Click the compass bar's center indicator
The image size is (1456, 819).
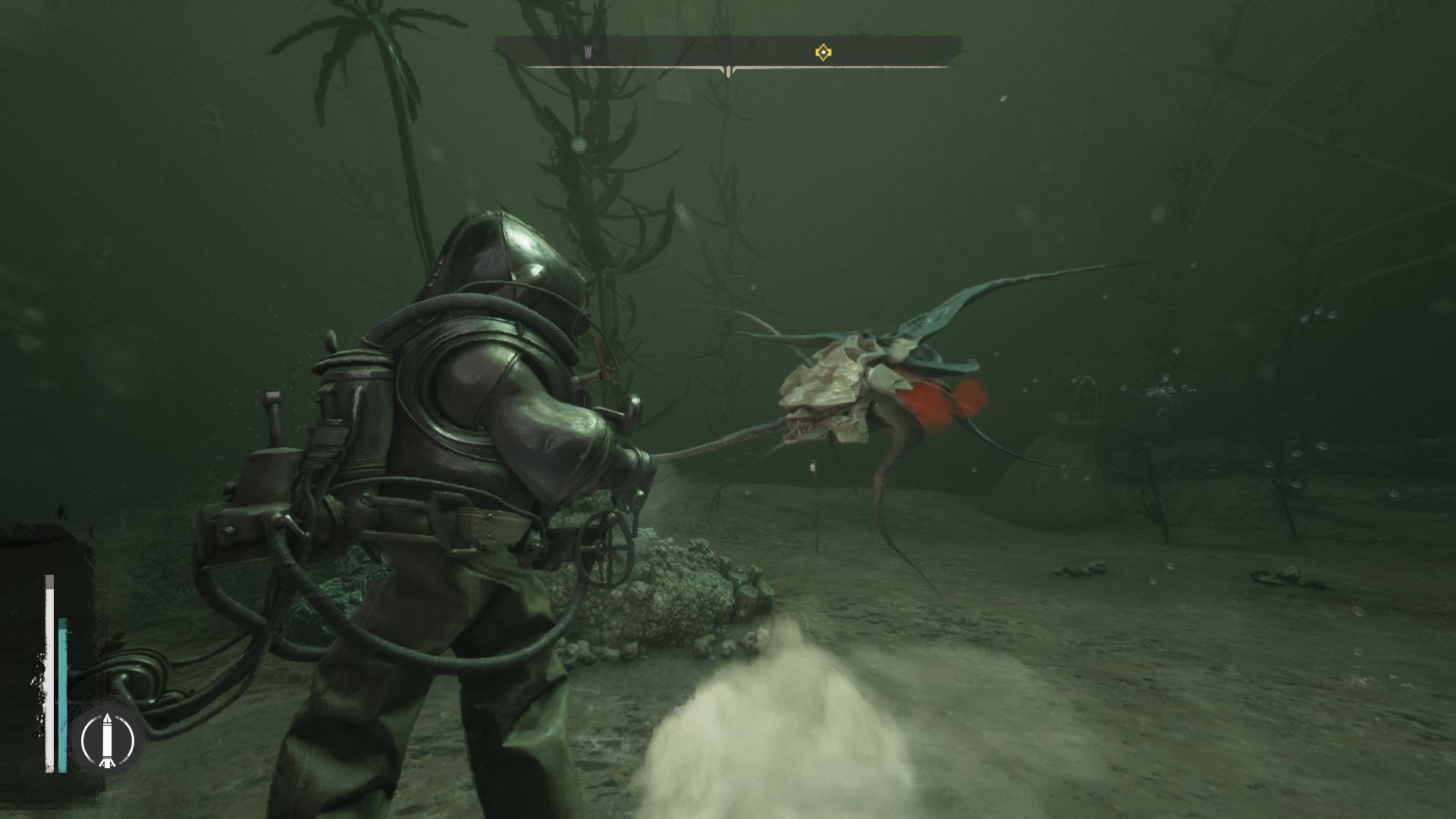coord(728,71)
